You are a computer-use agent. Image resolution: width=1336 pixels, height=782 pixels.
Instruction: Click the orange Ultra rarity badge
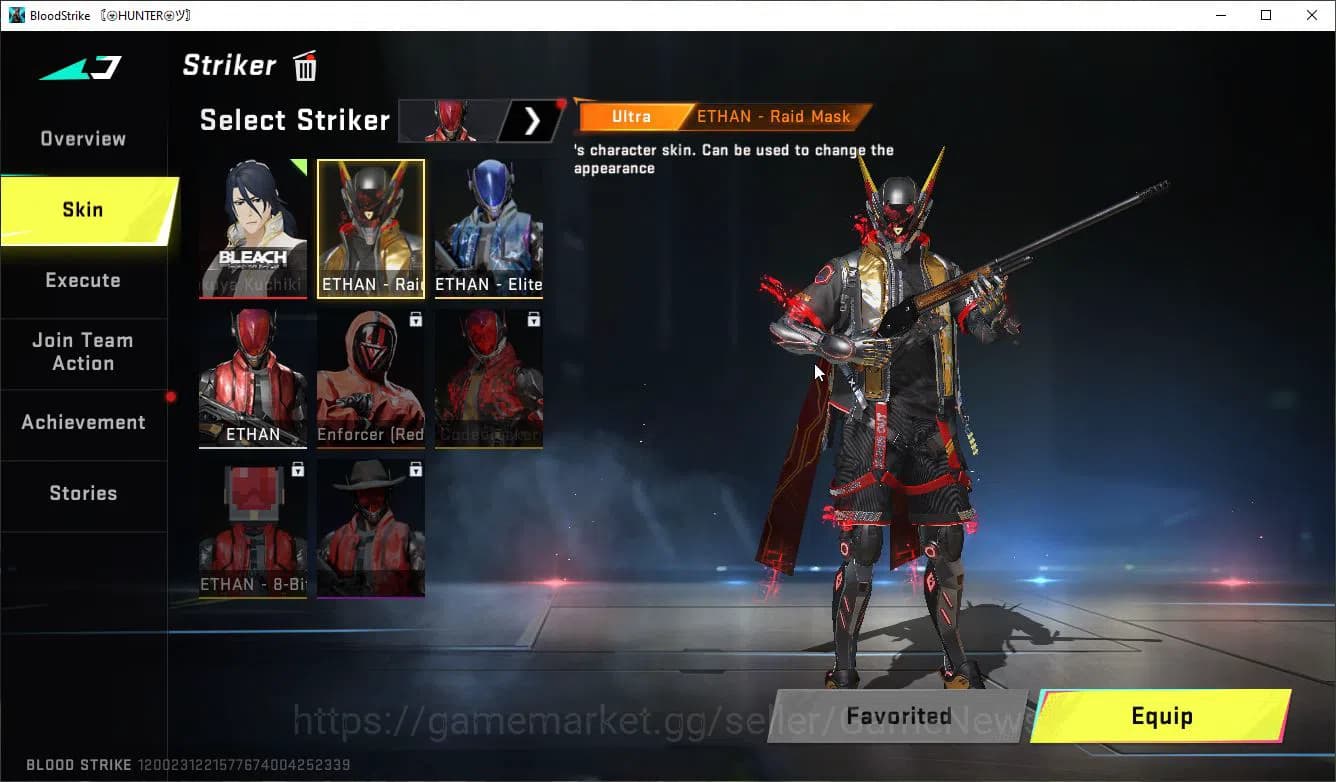click(x=631, y=116)
